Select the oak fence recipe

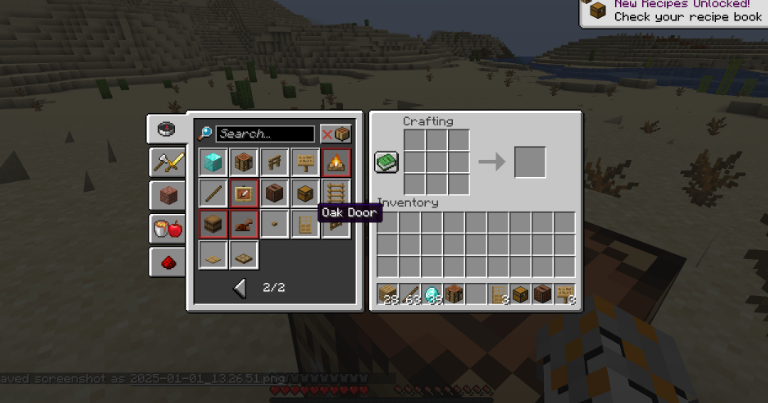pos(275,162)
